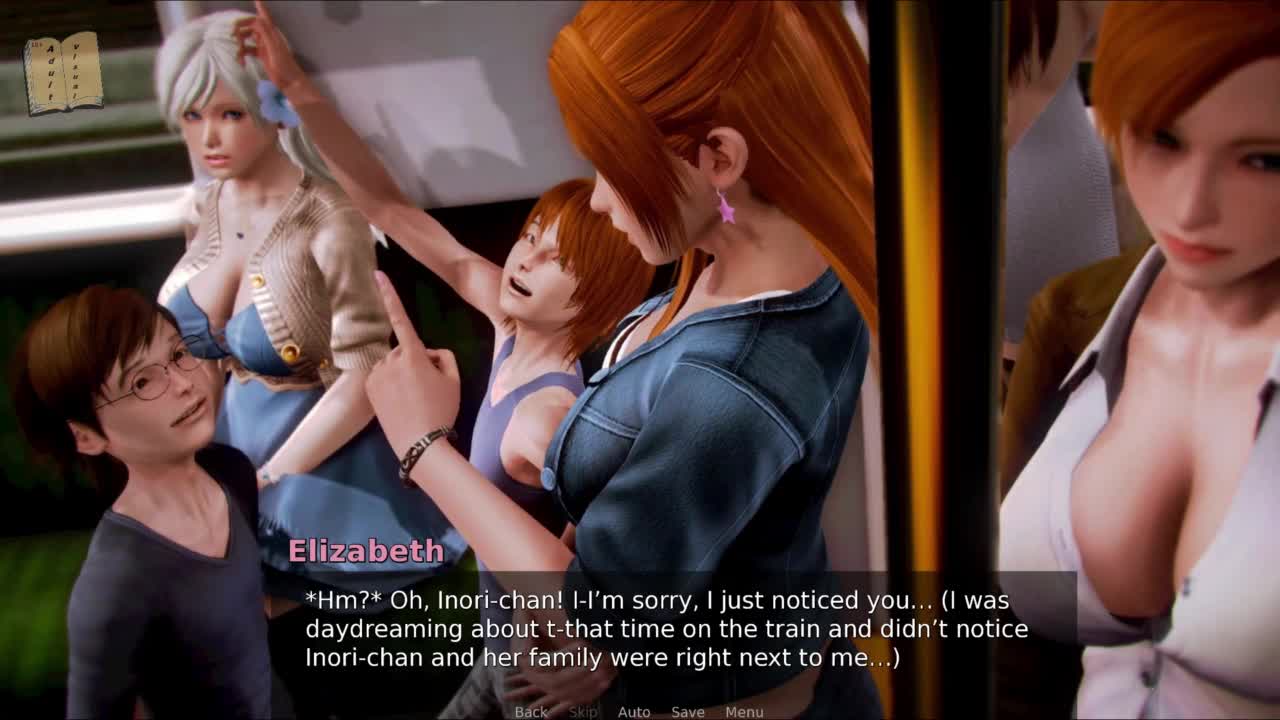This screenshot has height=720, width=1280.
Task: Open the game Menu
Action: (744, 712)
